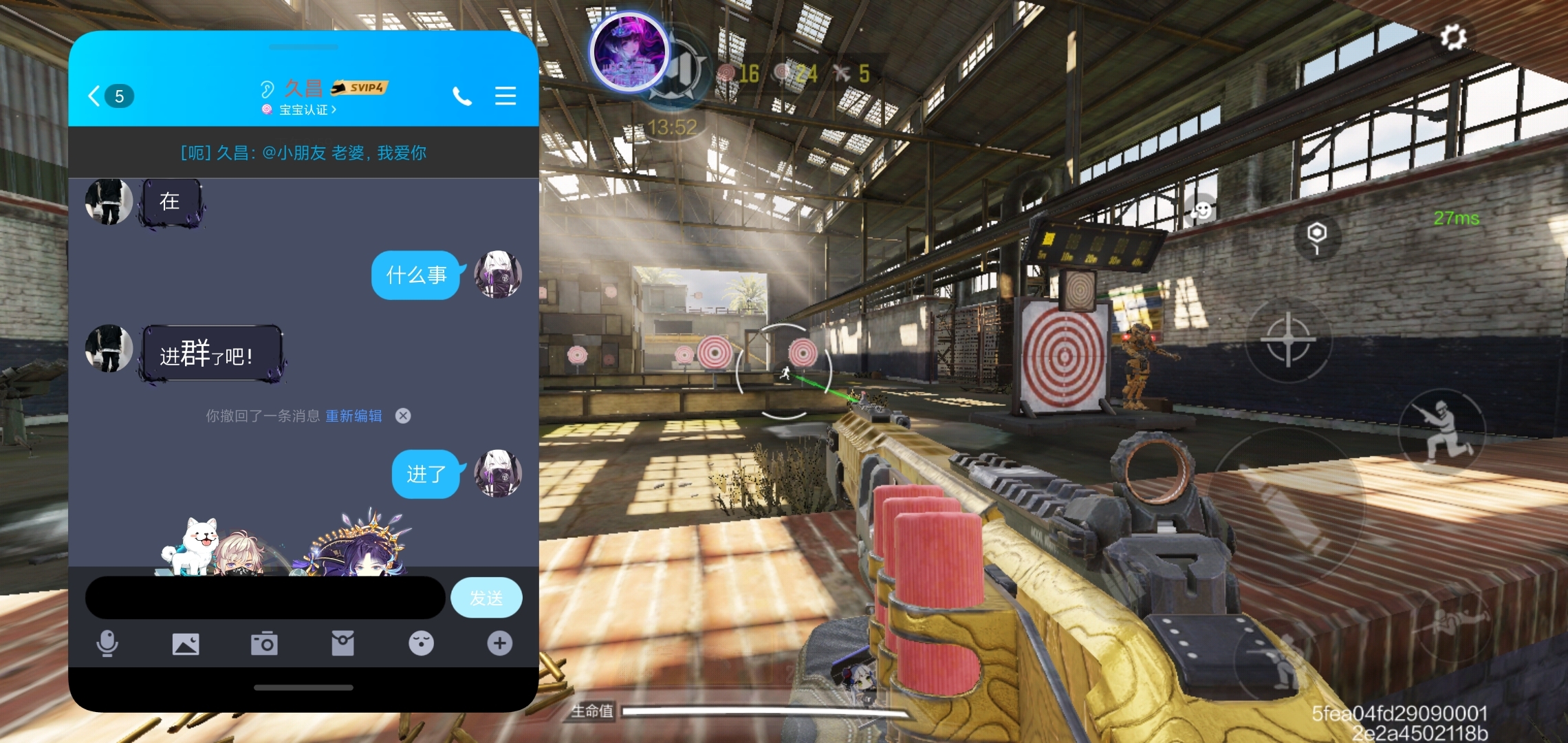Dismiss the recalled message notice
Screen dimensions: 1568x743
click(x=403, y=416)
